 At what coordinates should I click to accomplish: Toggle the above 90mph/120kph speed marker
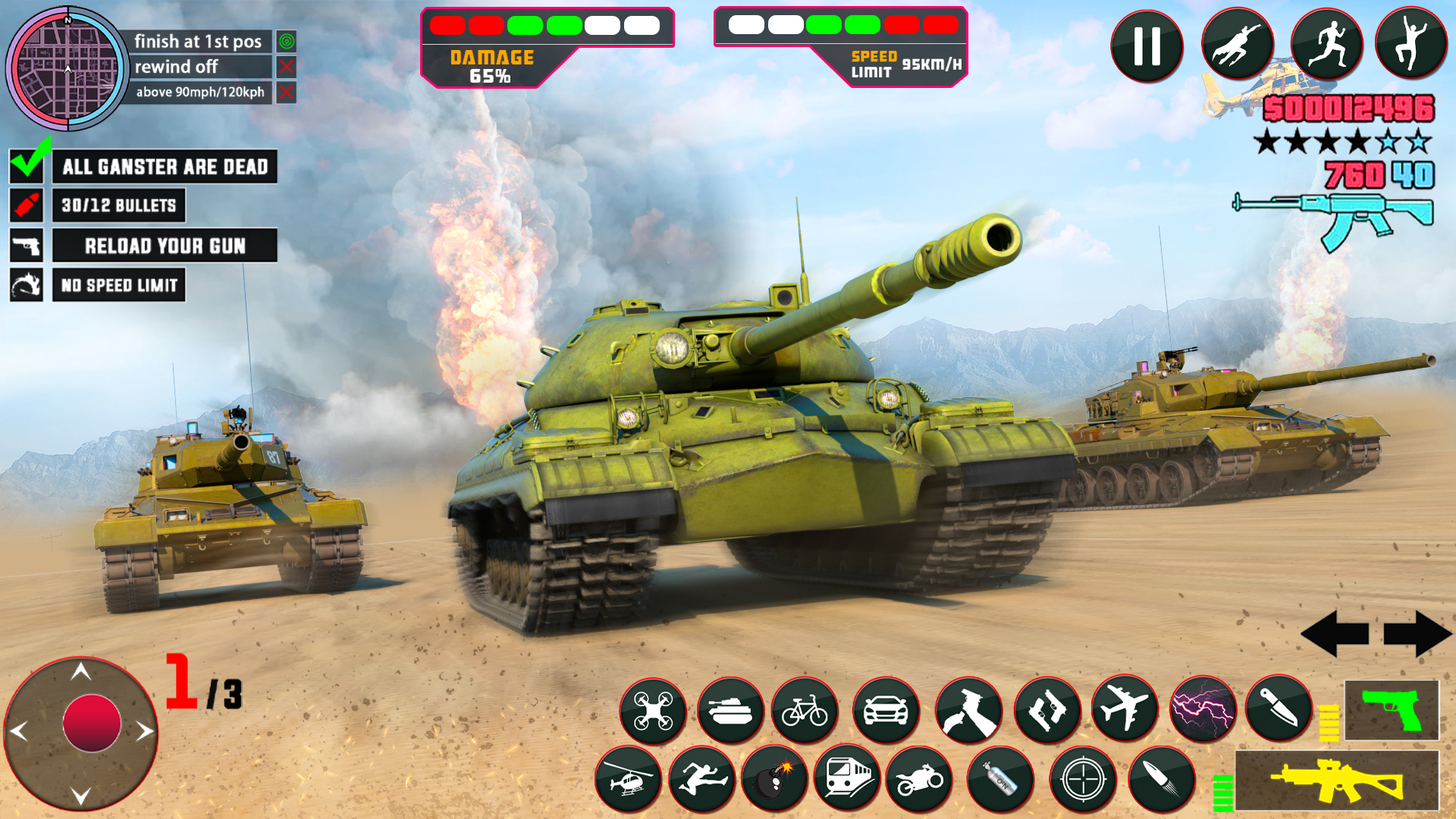[x=286, y=93]
